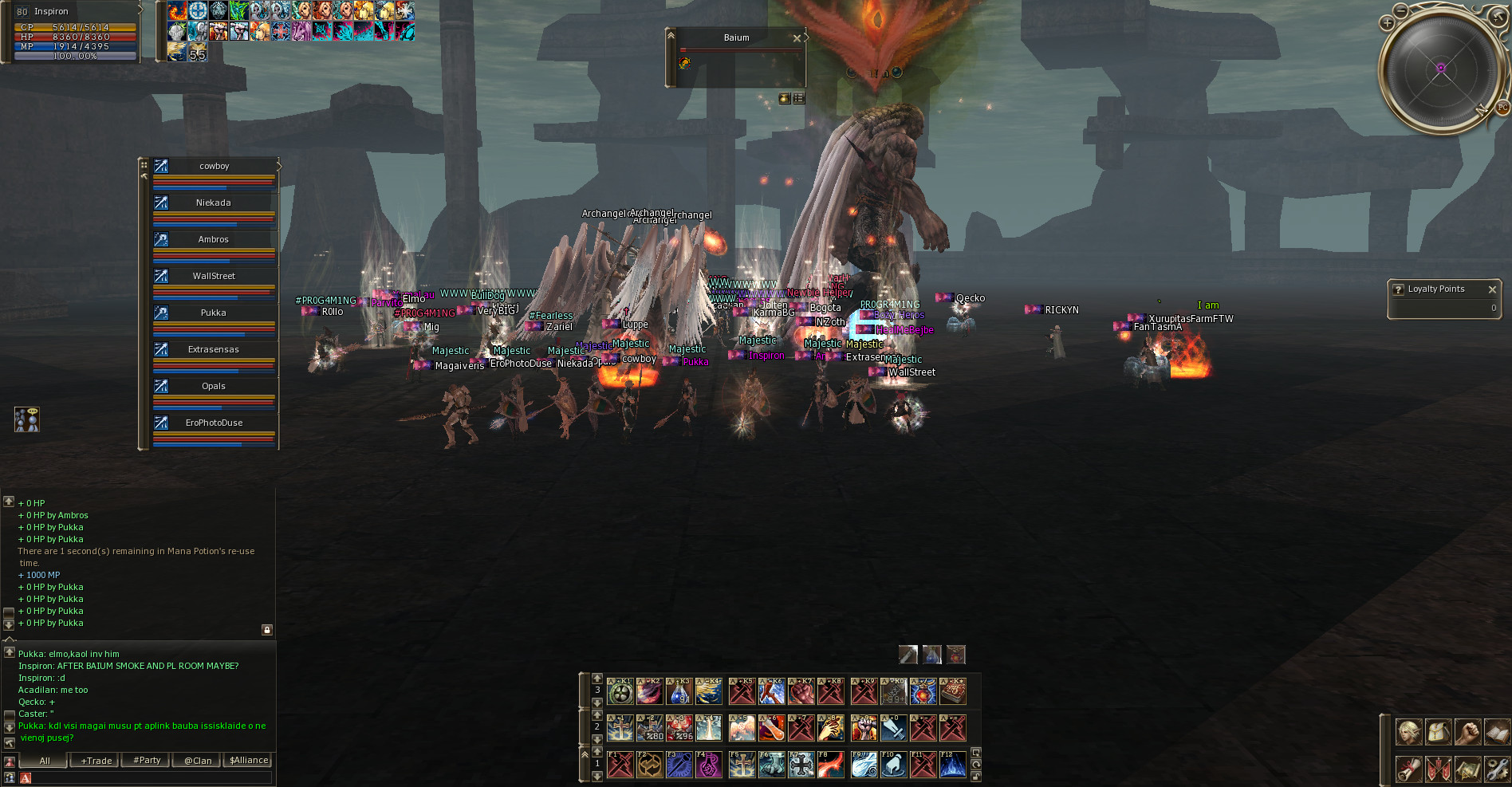Image resolution: width=1512 pixels, height=787 pixels.
Task: Switch to the +Trade chat tab
Action: point(96,761)
